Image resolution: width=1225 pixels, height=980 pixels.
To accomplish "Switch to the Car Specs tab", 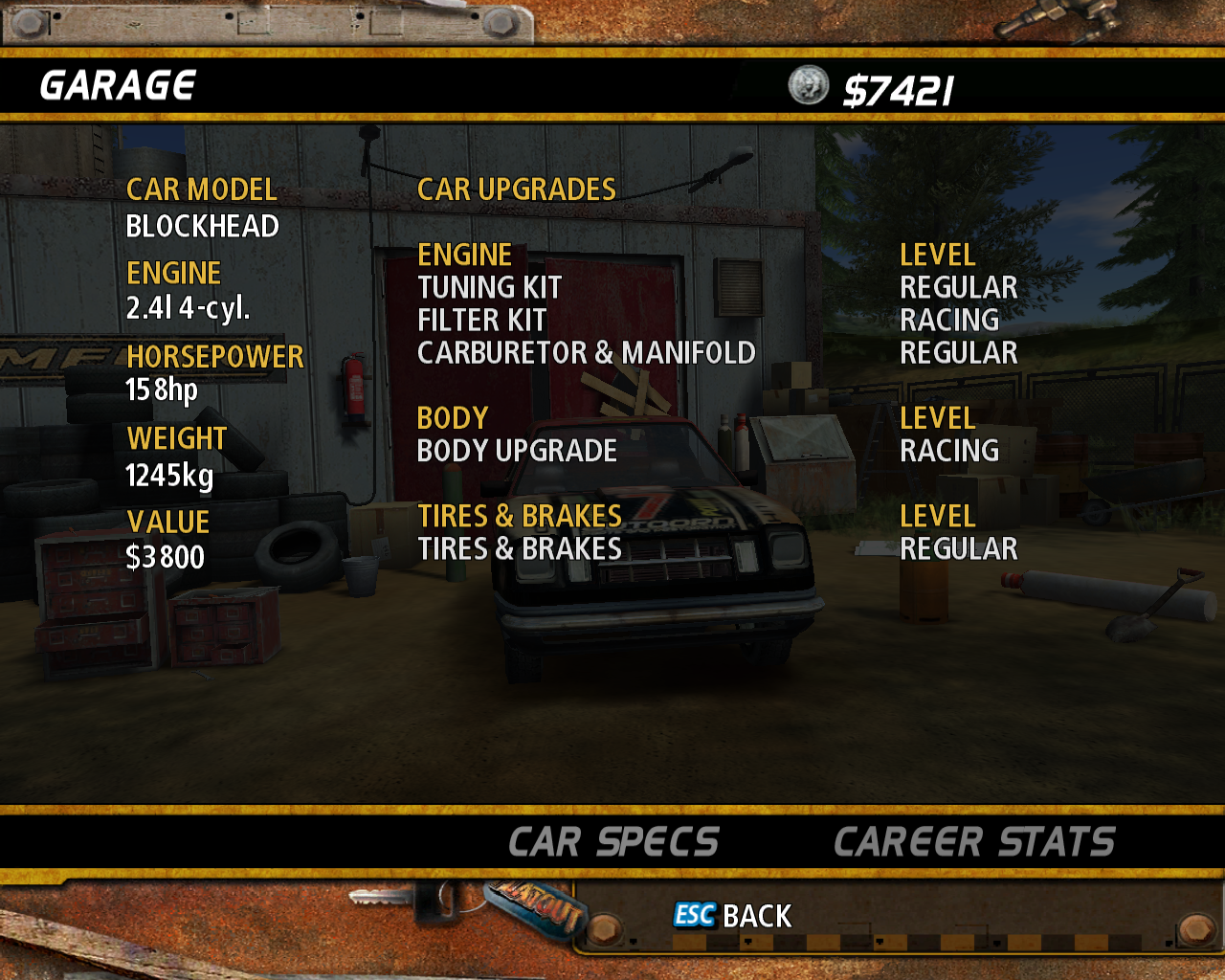I will [x=613, y=842].
